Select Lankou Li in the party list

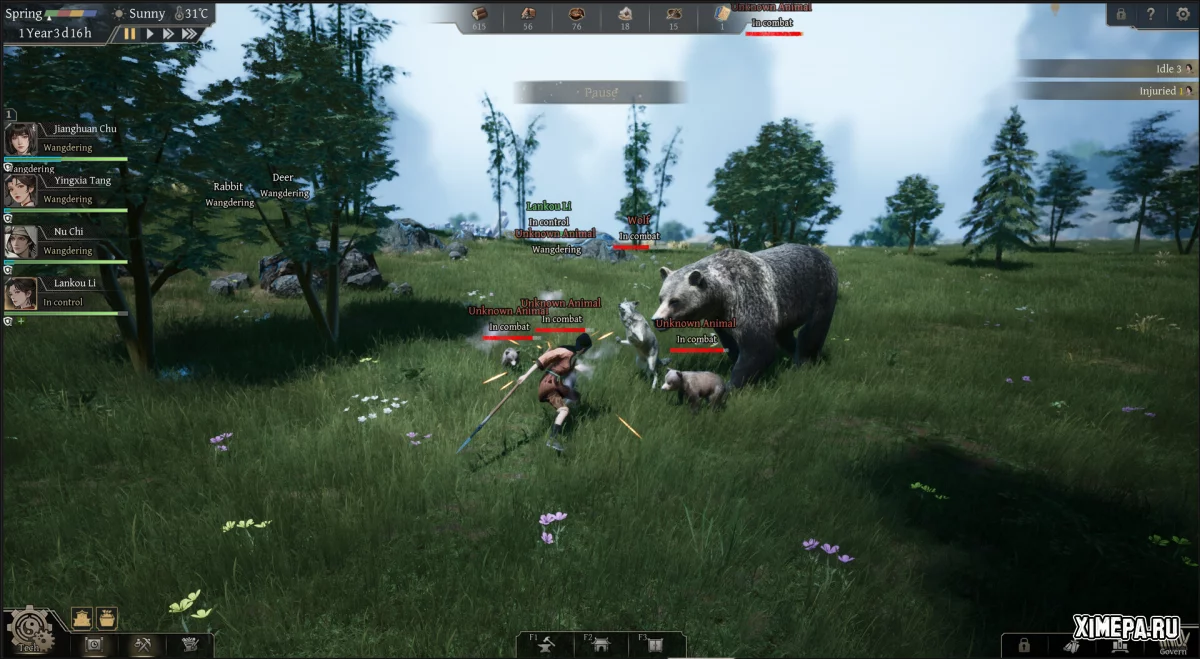pyautogui.click(x=21, y=294)
